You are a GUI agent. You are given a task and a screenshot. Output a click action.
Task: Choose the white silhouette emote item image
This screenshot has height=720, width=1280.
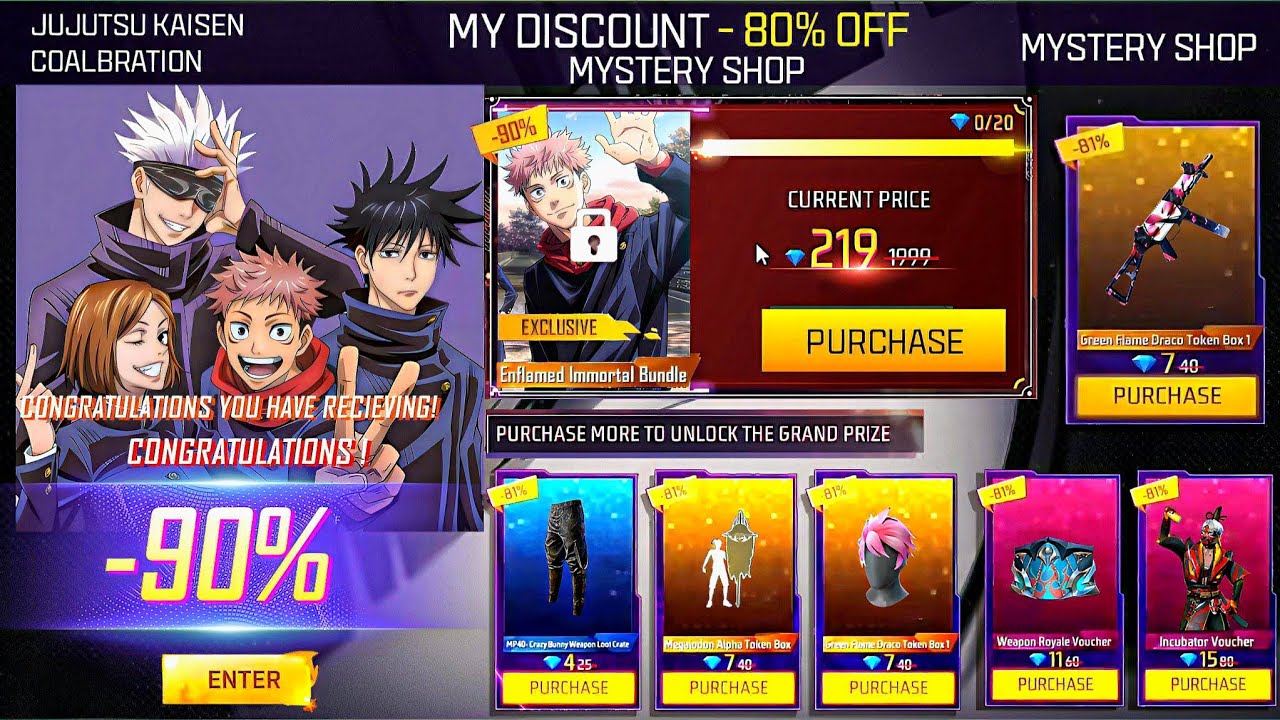point(728,558)
